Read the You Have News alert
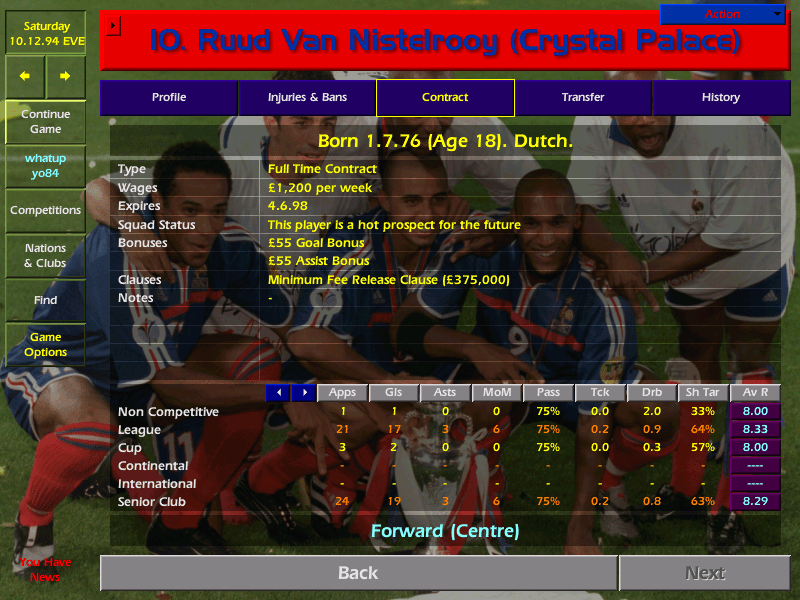The width and height of the screenshot is (800, 600). tap(45, 570)
